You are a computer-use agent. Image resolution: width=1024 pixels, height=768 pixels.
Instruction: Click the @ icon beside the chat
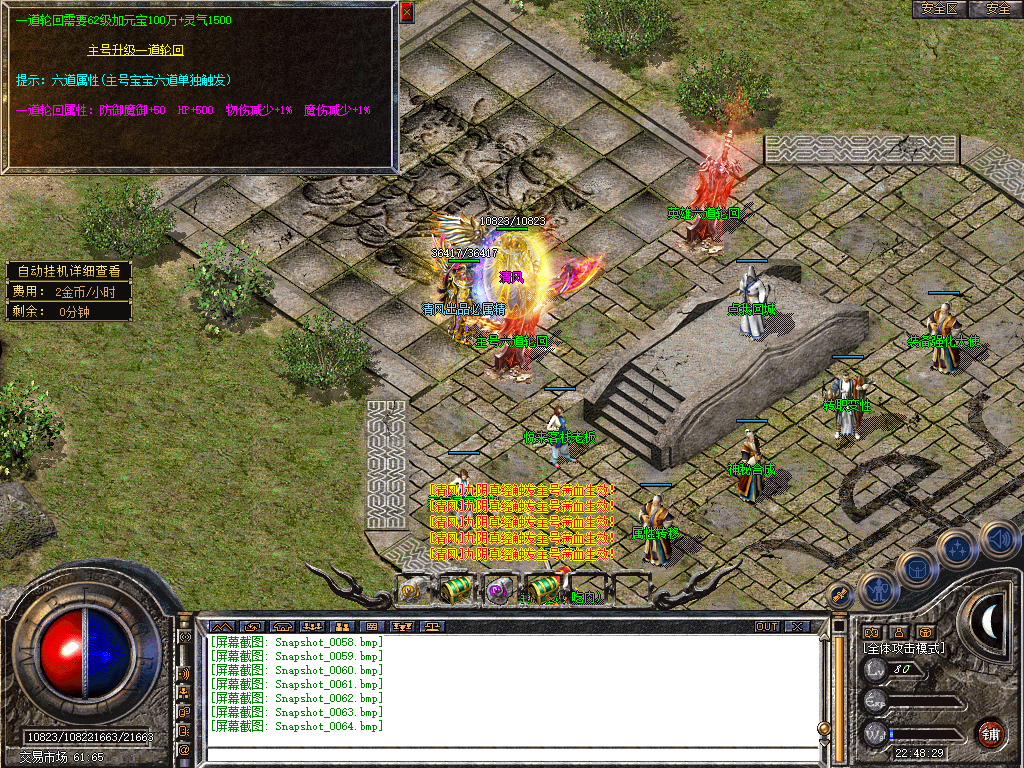click(x=184, y=748)
